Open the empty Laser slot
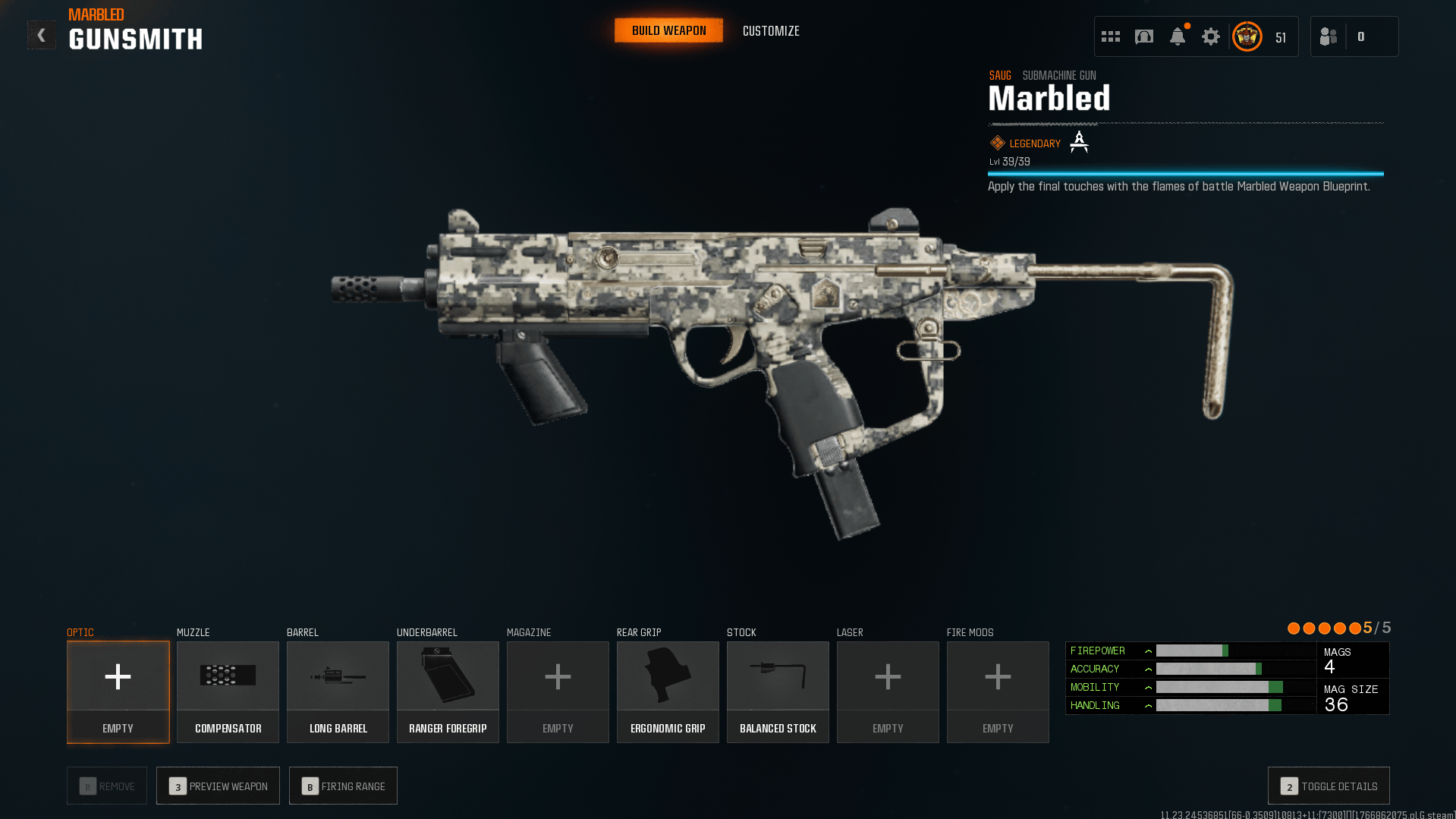The height and width of the screenshot is (819, 1456). tap(887, 691)
